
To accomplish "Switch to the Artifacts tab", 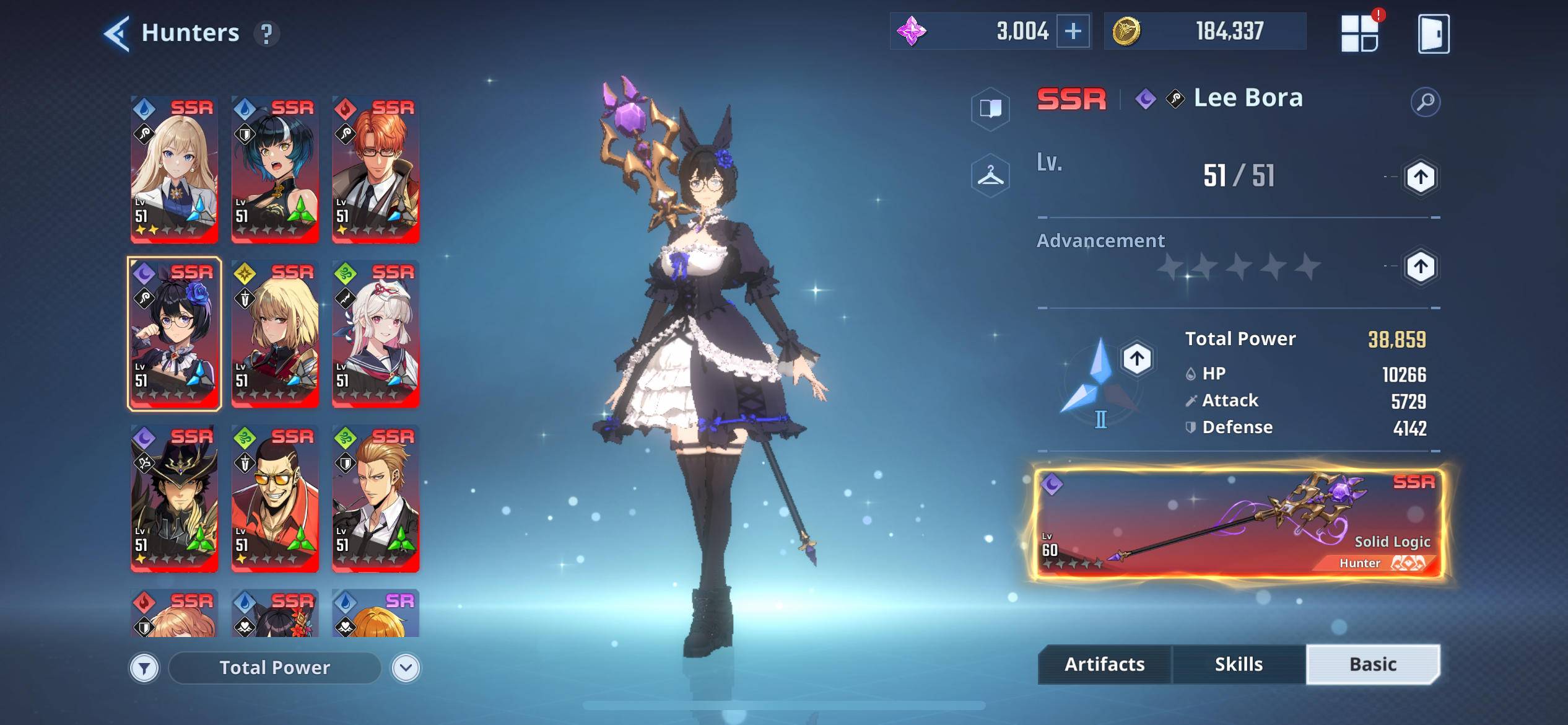I will (1104, 664).
